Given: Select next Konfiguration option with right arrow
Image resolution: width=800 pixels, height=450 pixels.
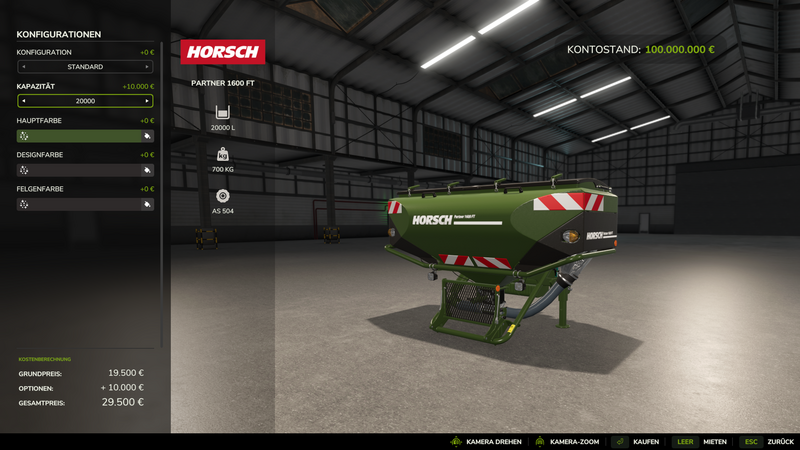Looking at the screenshot, I should (148, 67).
